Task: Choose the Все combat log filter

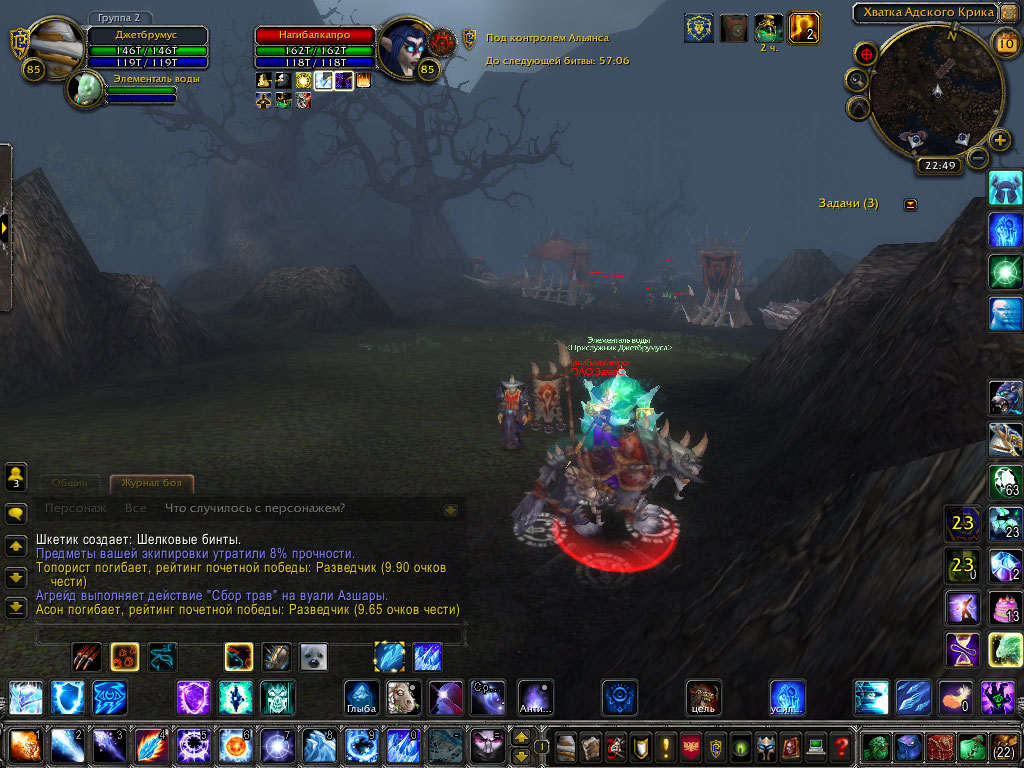Action: tap(135, 508)
